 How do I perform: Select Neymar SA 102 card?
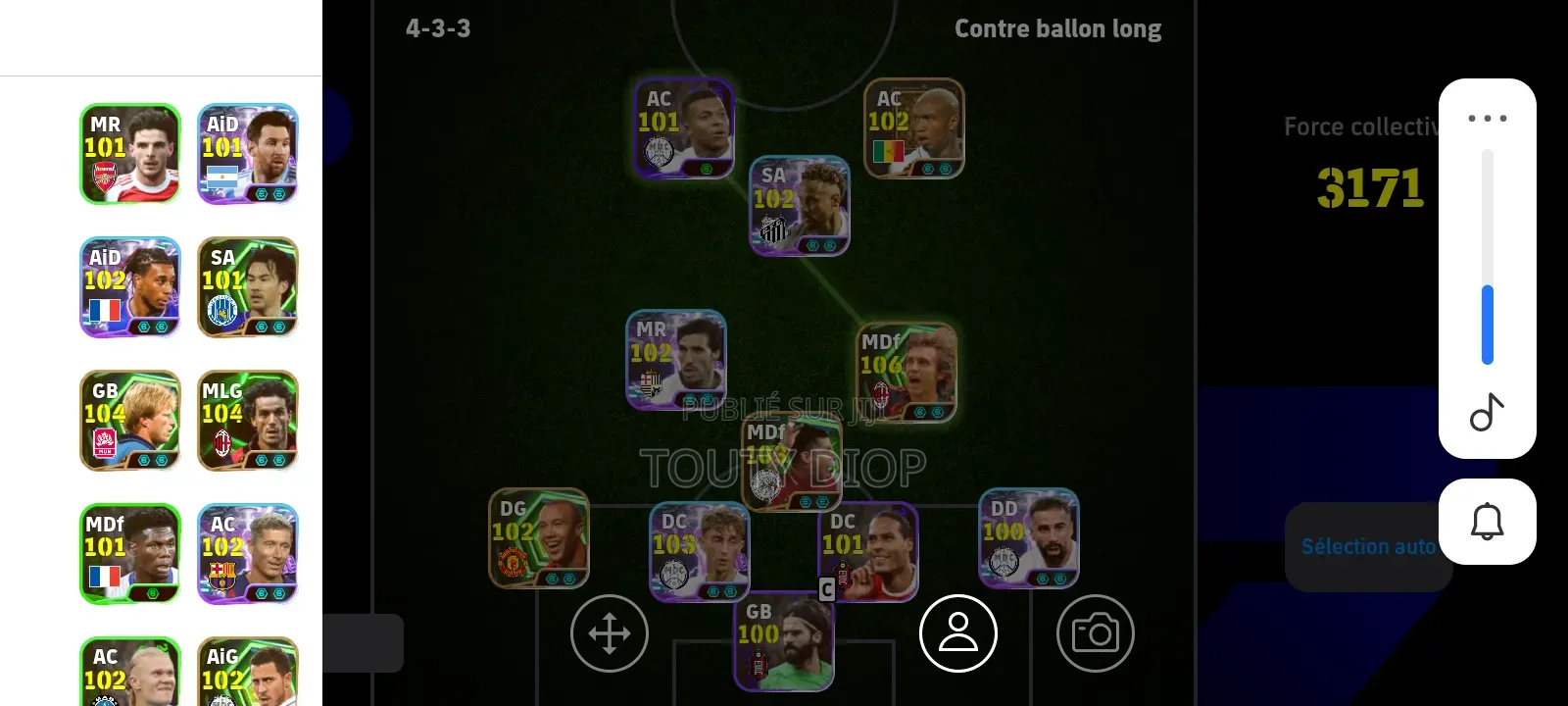pyautogui.click(x=799, y=205)
